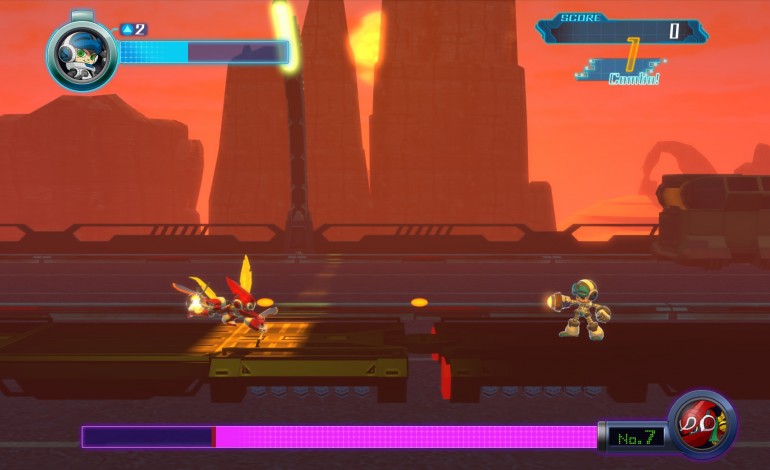Select the boss portrait emblem
The width and height of the screenshot is (770, 470).
click(x=701, y=424)
